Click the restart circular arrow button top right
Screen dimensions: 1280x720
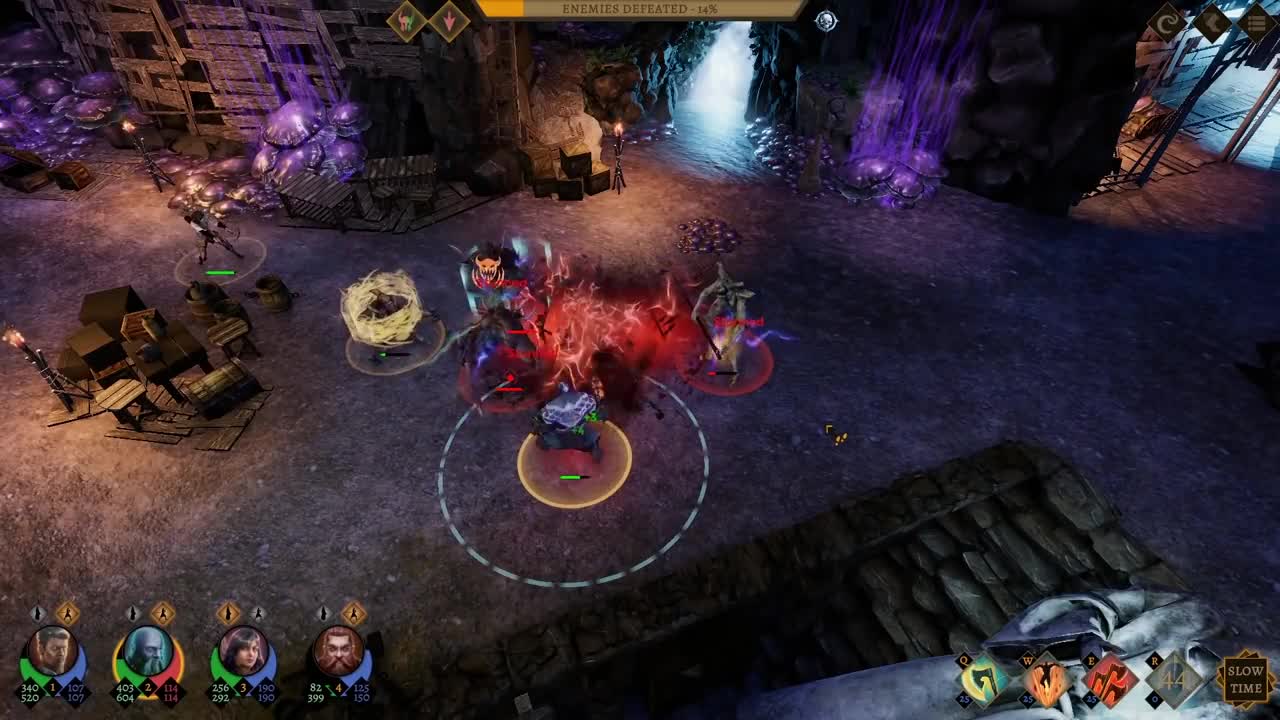[1167, 20]
